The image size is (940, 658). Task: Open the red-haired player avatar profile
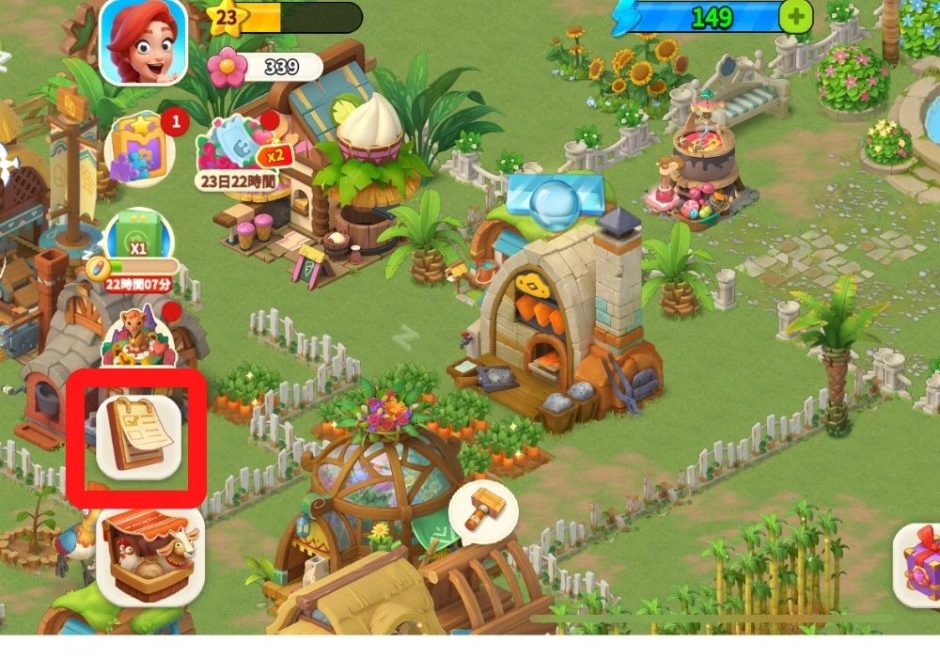pos(143,41)
